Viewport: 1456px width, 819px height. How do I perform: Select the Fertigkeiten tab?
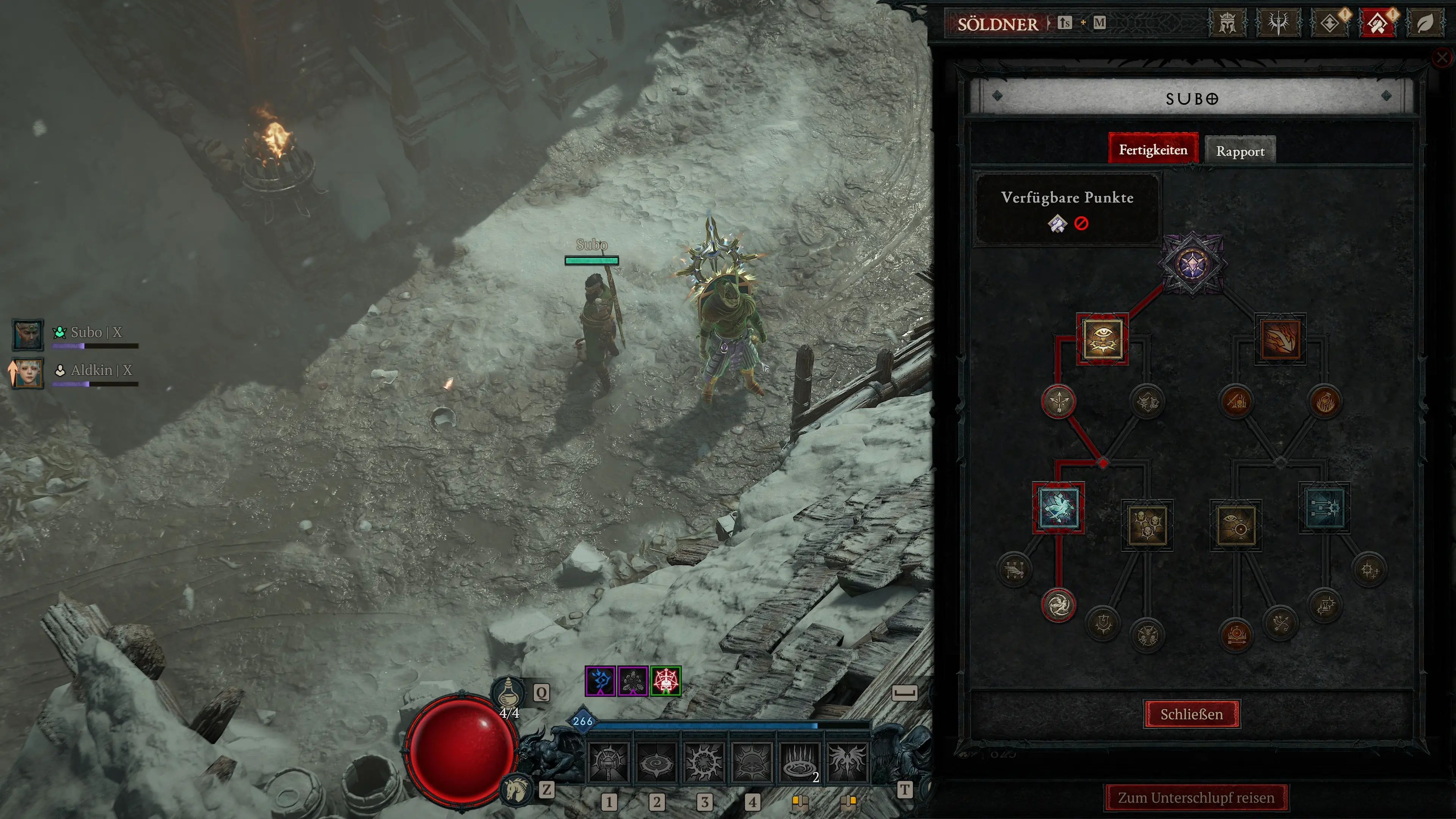coord(1153,150)
